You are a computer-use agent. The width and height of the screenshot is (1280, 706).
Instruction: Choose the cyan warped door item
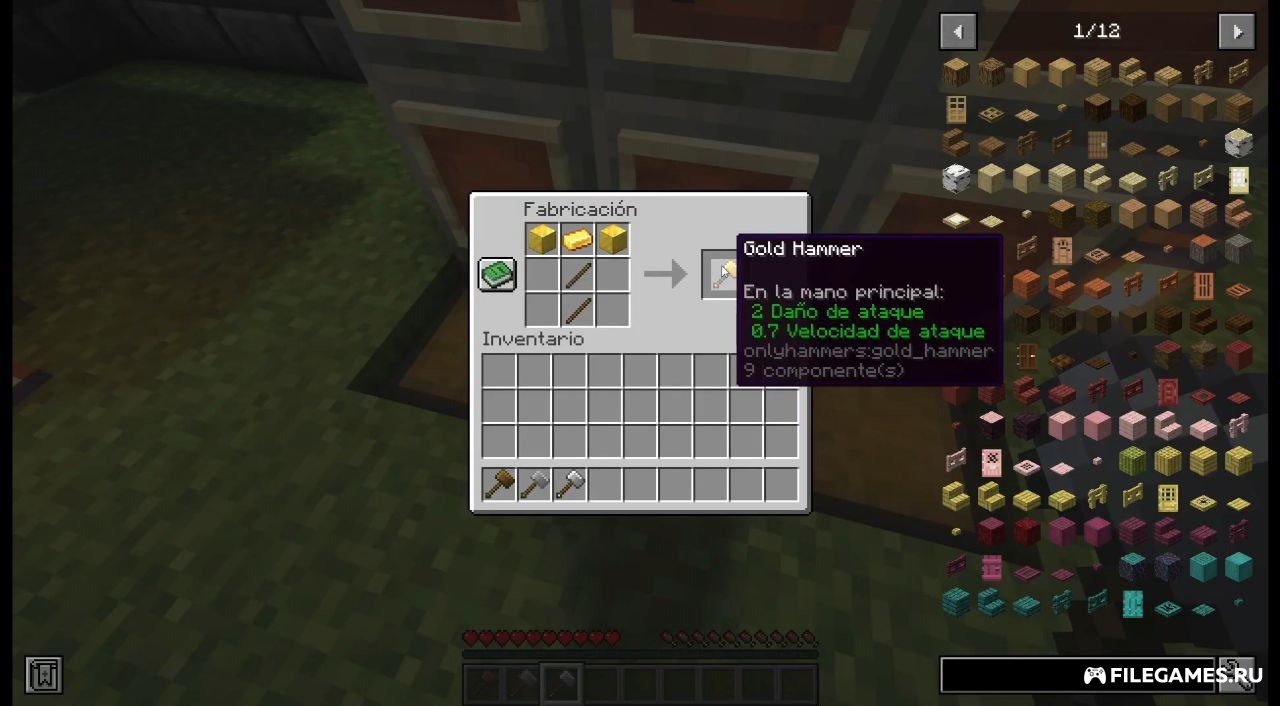(x=1132, y=604)
